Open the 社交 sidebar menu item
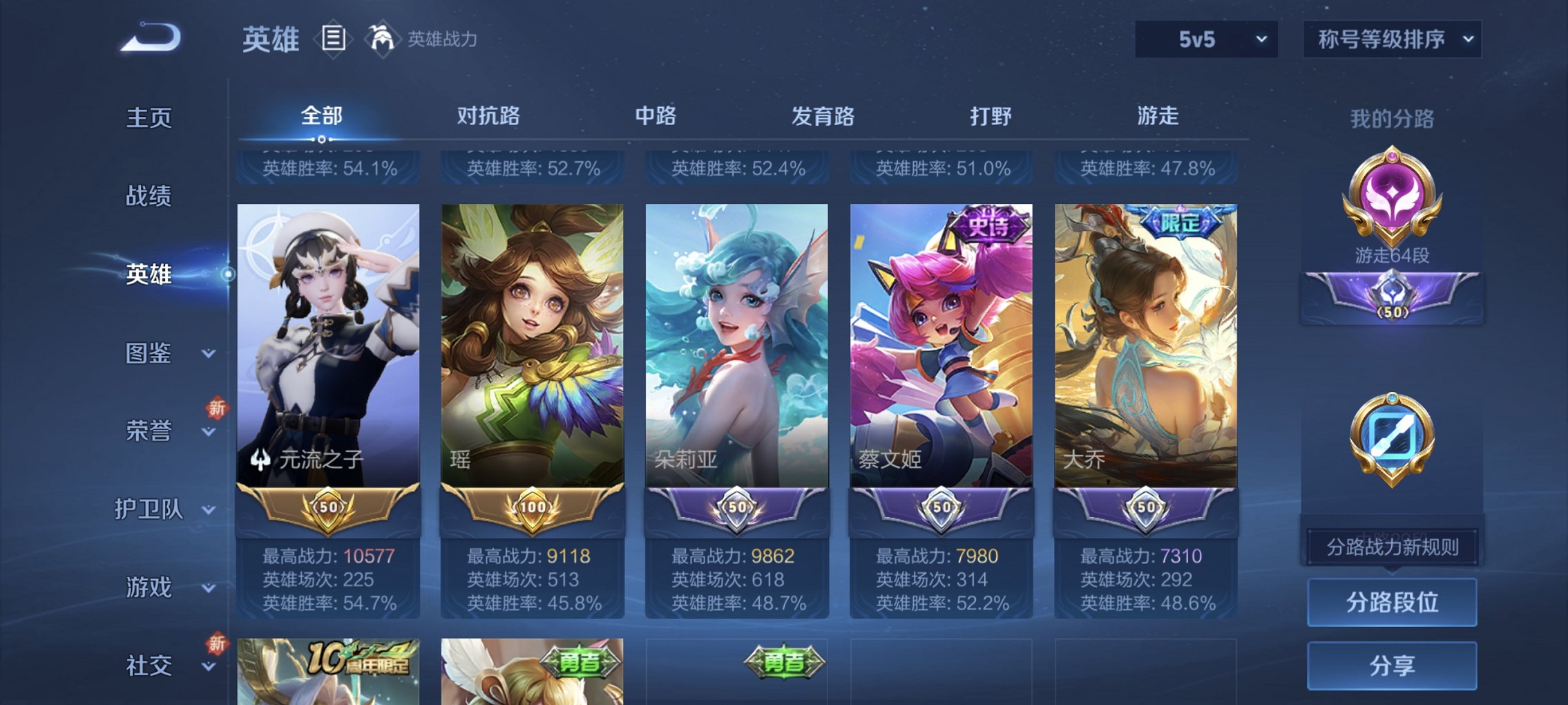Image resolution: width=1568 pixels, height=705 pixels. pos(149,665)
